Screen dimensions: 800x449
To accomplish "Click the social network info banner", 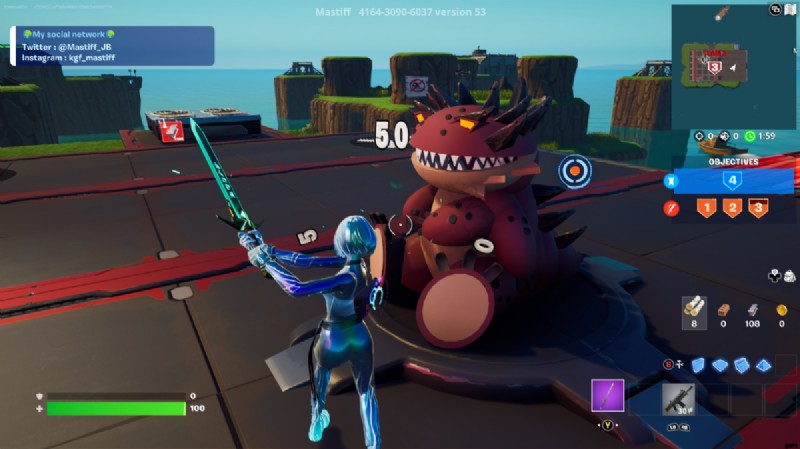I will click(x=112, y=46).
